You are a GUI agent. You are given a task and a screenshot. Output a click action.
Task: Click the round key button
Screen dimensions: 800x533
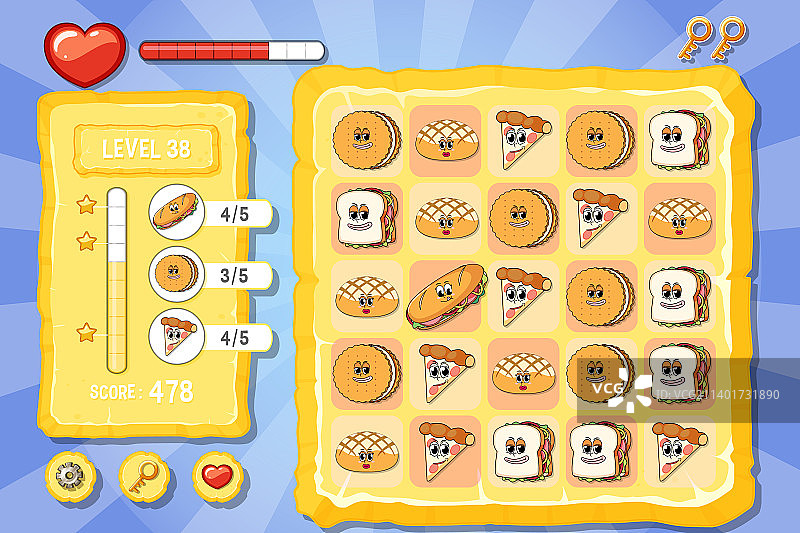point(142,477)
